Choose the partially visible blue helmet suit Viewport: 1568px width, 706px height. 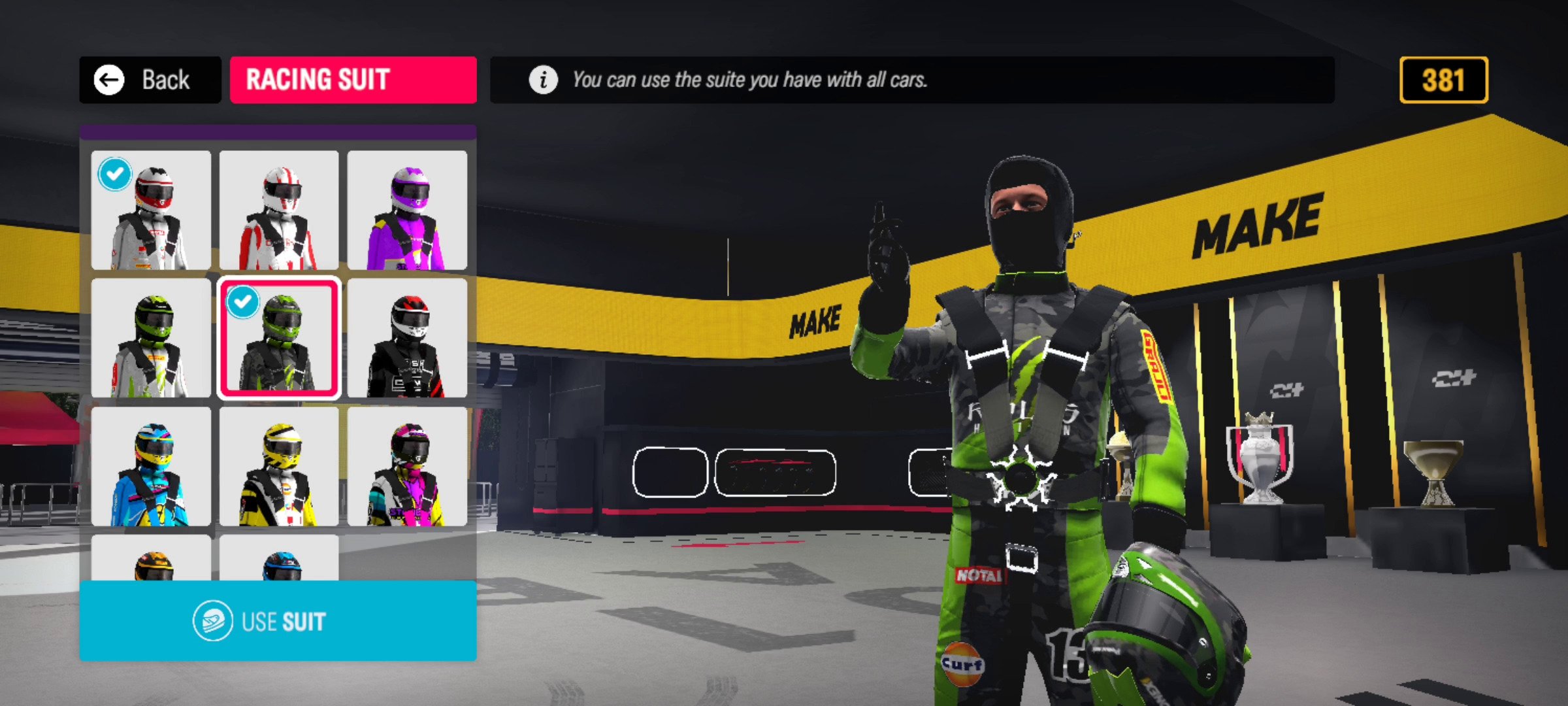pyautogui.click(x=279, y=559)
